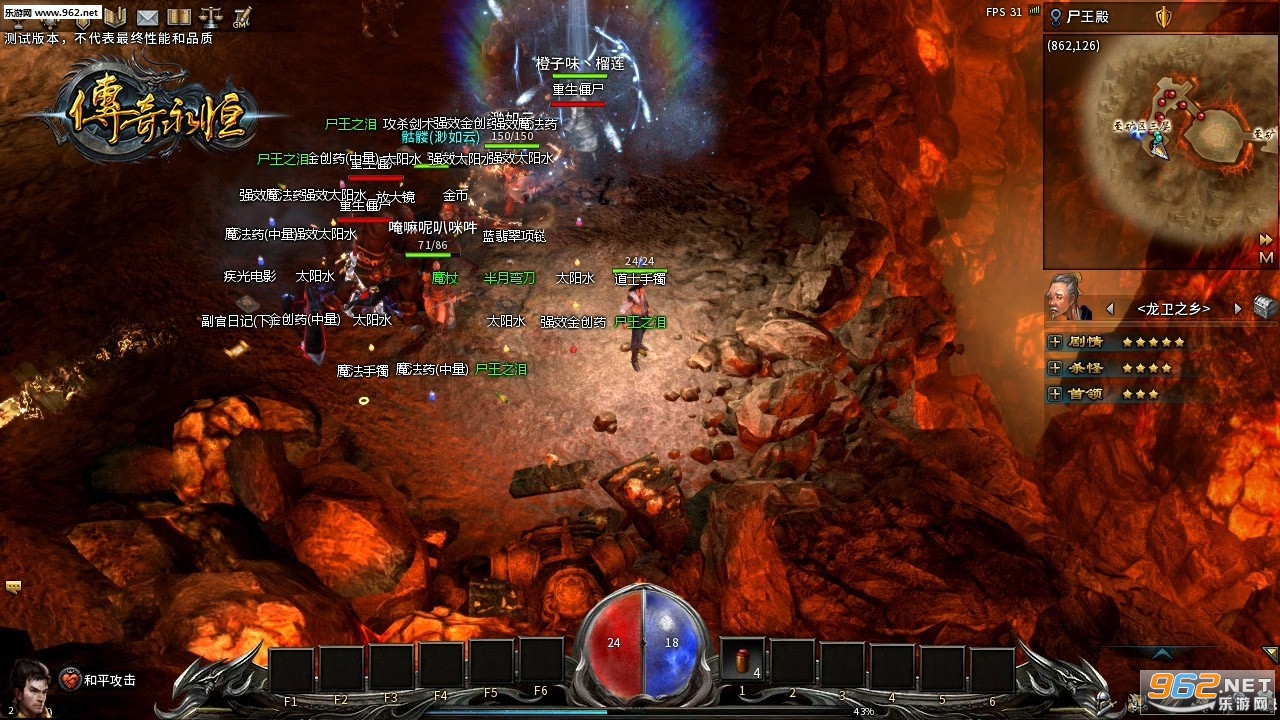1280x720 pixels.
Task: Open the GM quill icon
Action: point(242,17)
